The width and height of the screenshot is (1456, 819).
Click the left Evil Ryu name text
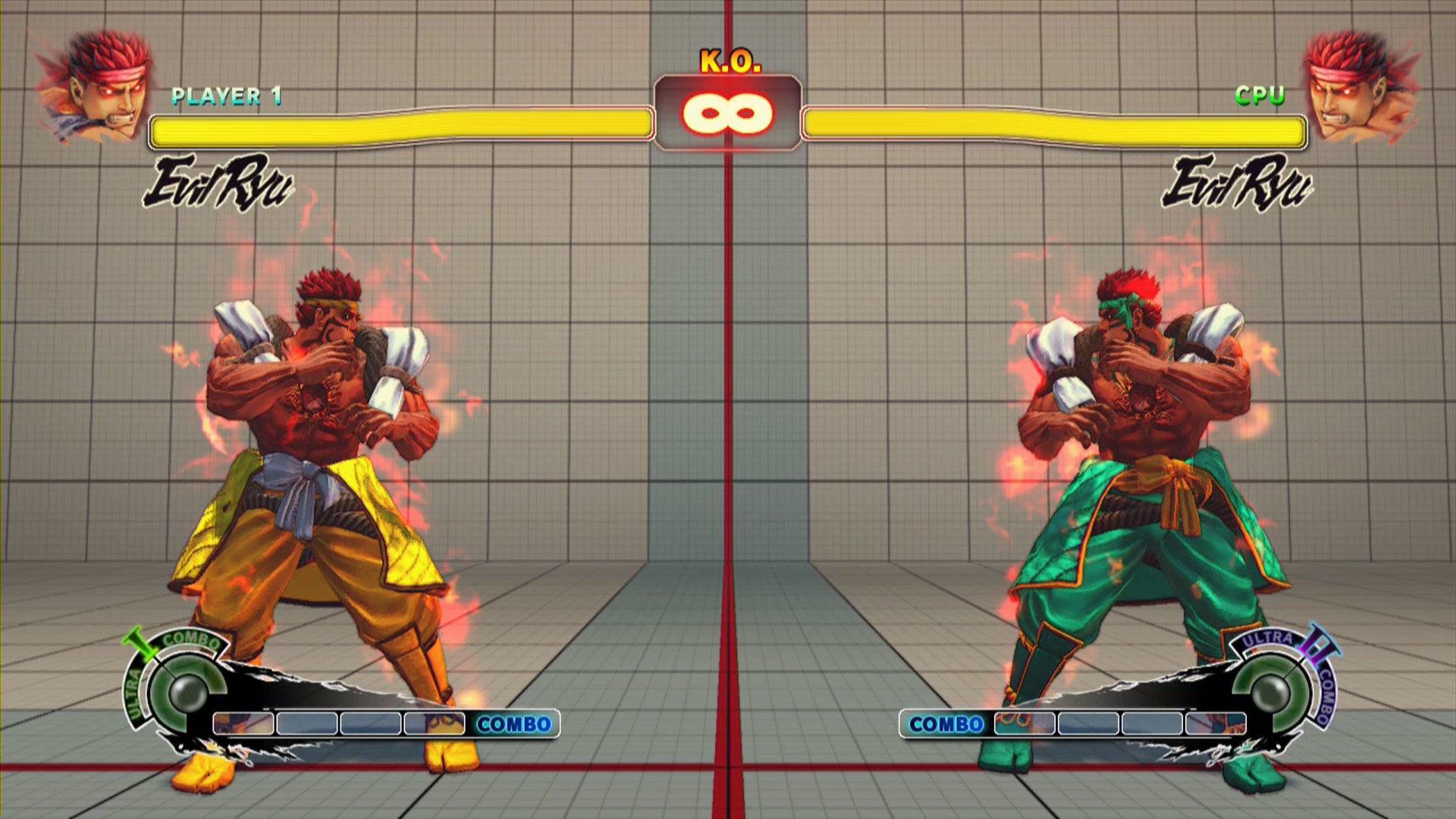[220, 182]
